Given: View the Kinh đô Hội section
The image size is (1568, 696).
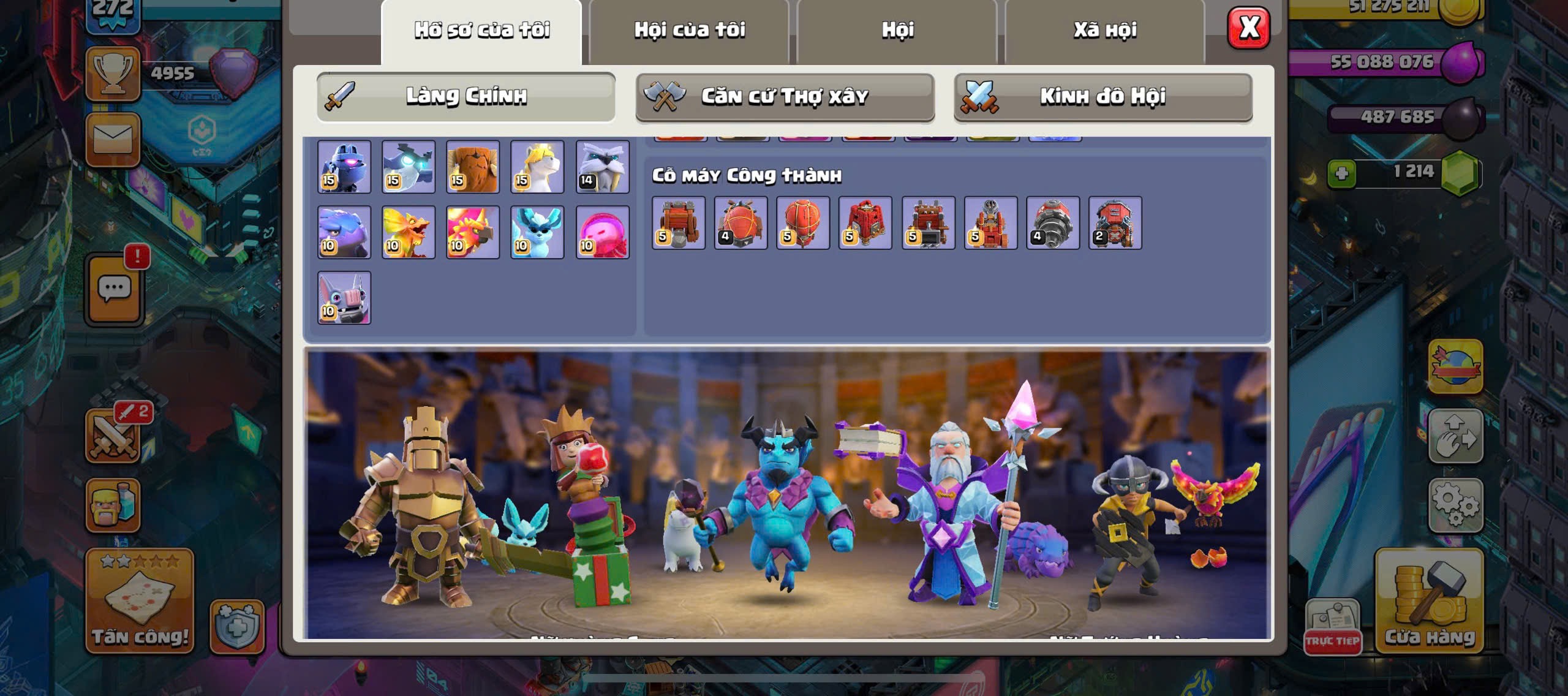Looking at the screenshot, I should pyautogui.click(x=1102, y=97).
